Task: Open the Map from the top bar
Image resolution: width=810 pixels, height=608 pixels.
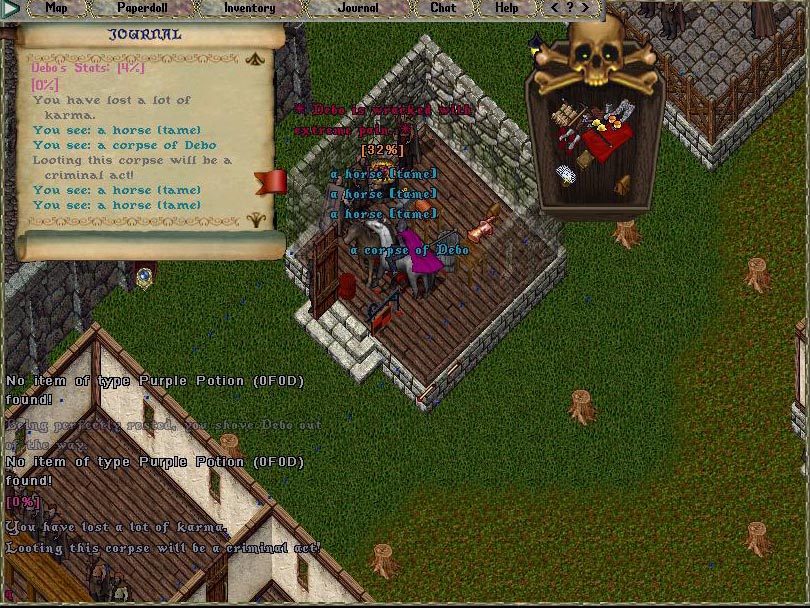Action: [x=57, y=8]
